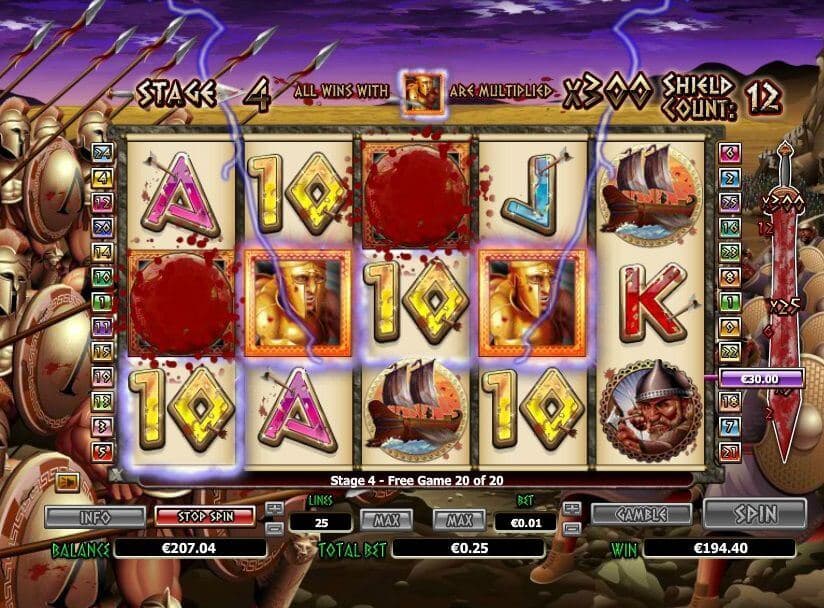Decrease the number of lines
824x608 pixels.
click(x=275, y=525)
